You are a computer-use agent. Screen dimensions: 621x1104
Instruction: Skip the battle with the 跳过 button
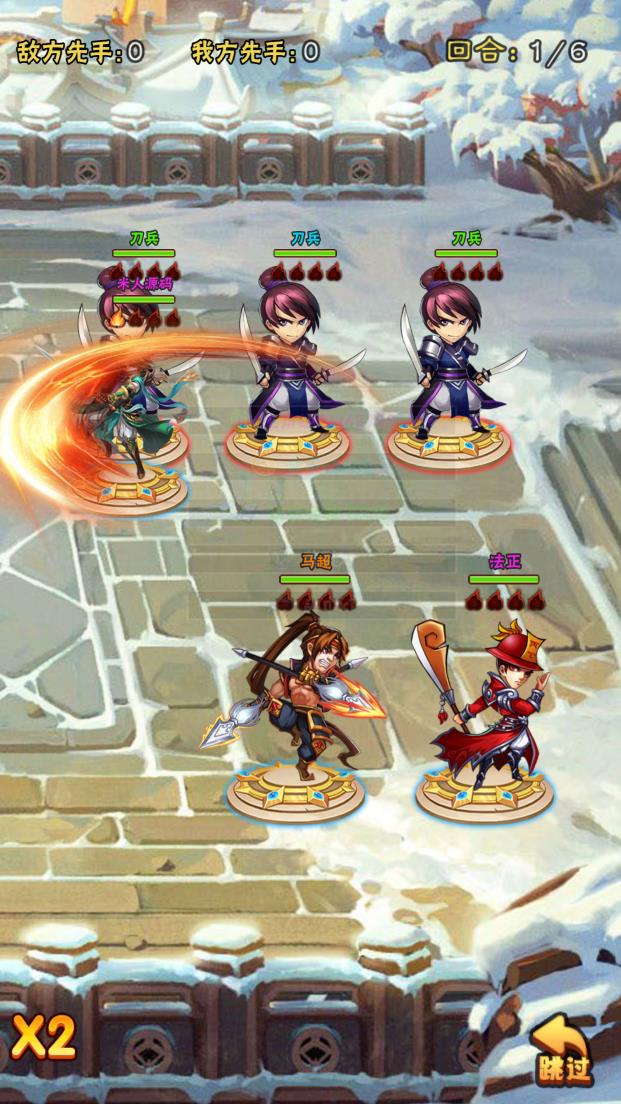tap(562, 1051)
